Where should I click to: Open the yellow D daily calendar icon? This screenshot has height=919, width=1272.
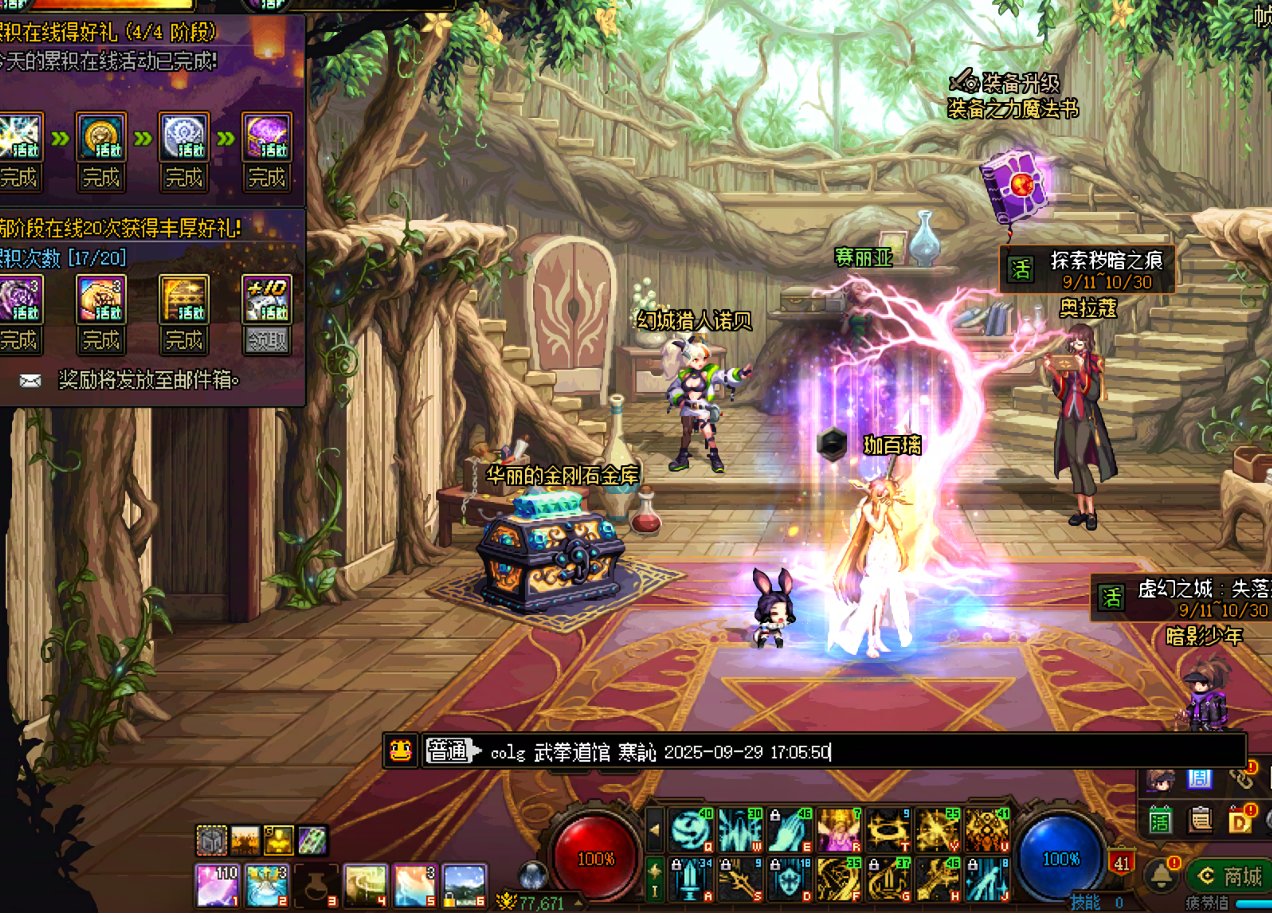(x=1242, y=820)
